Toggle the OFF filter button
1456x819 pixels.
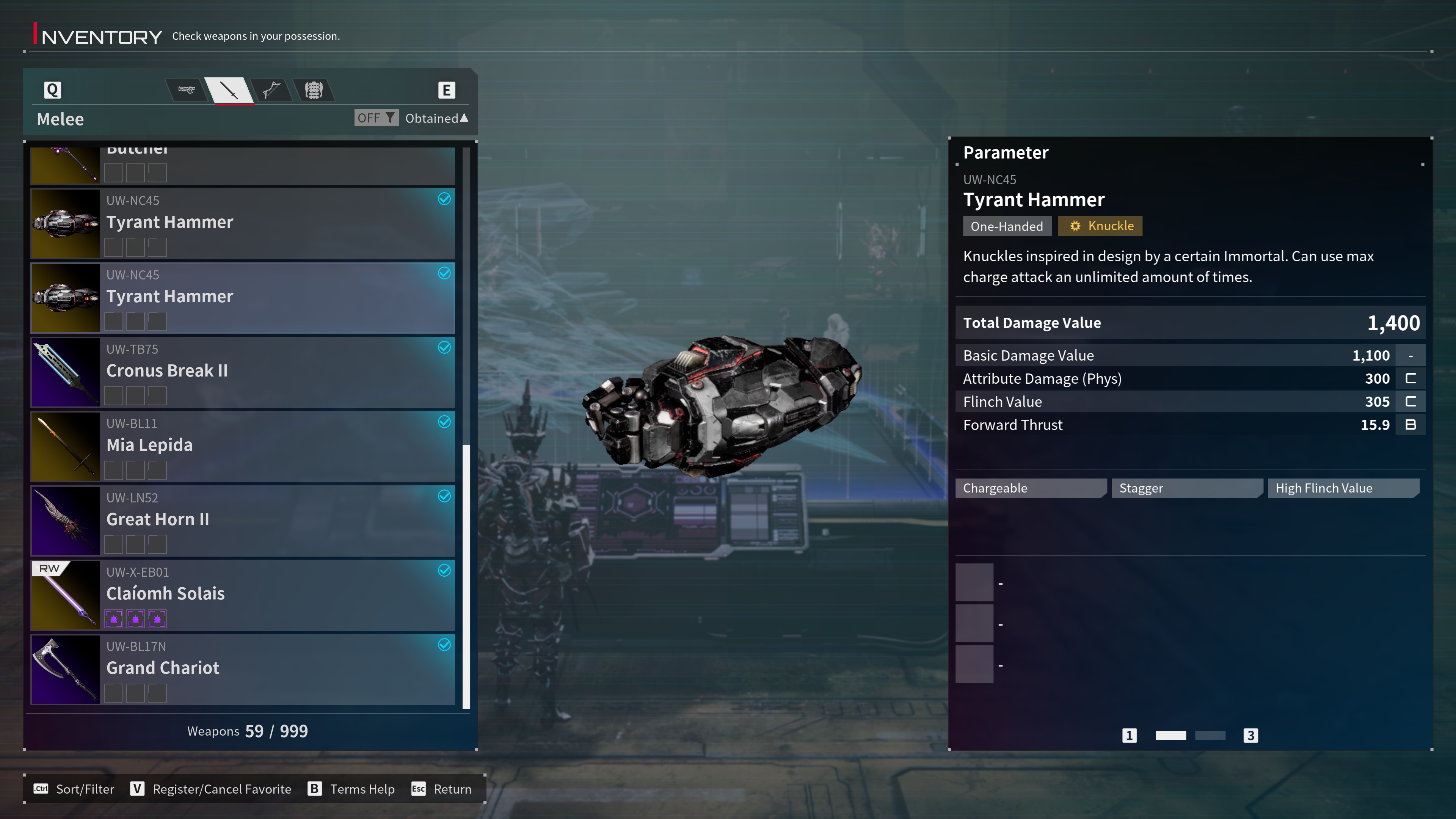(377, 118)
